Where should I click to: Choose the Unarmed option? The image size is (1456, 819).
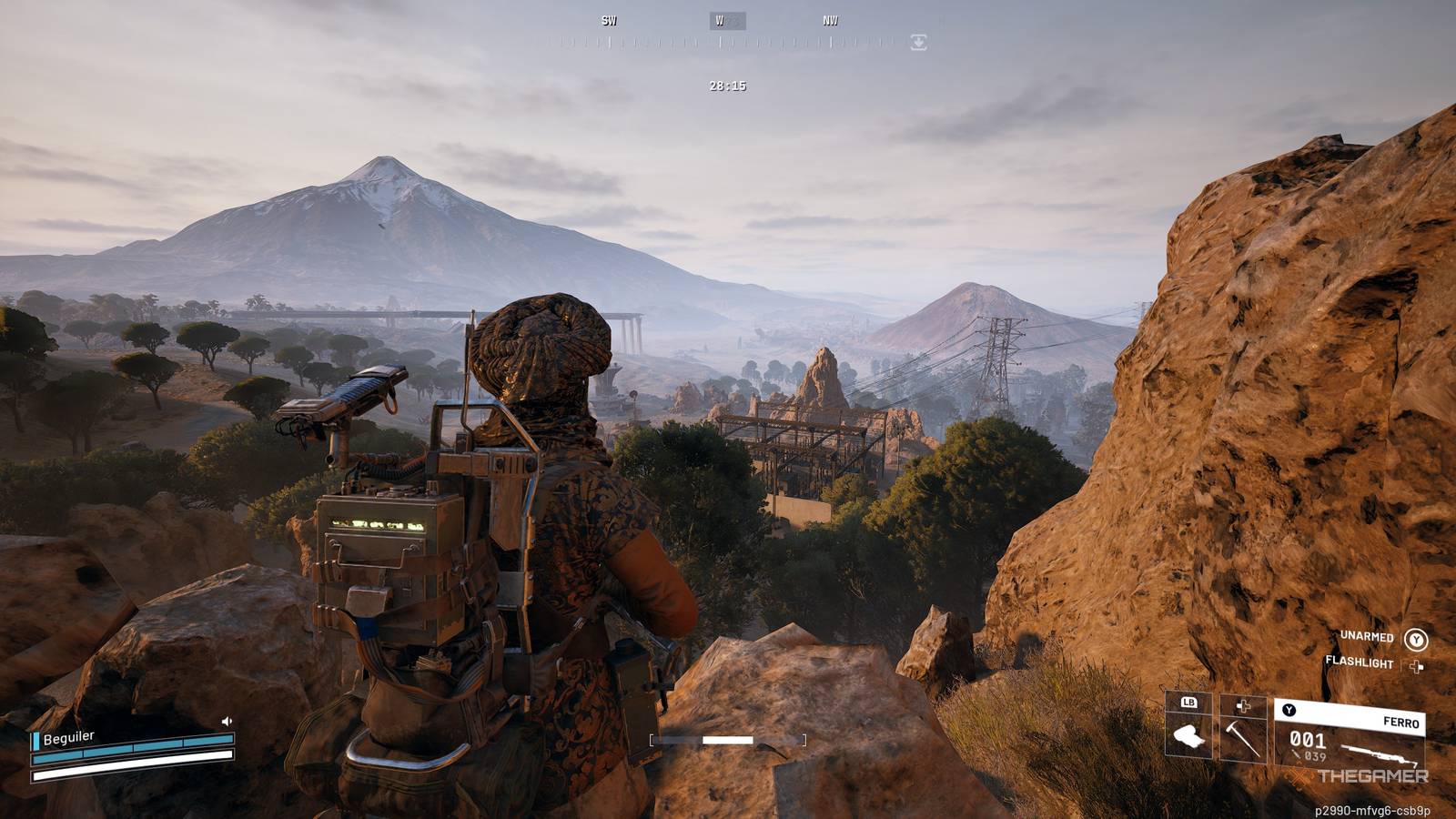click(x=1415, y=639)
